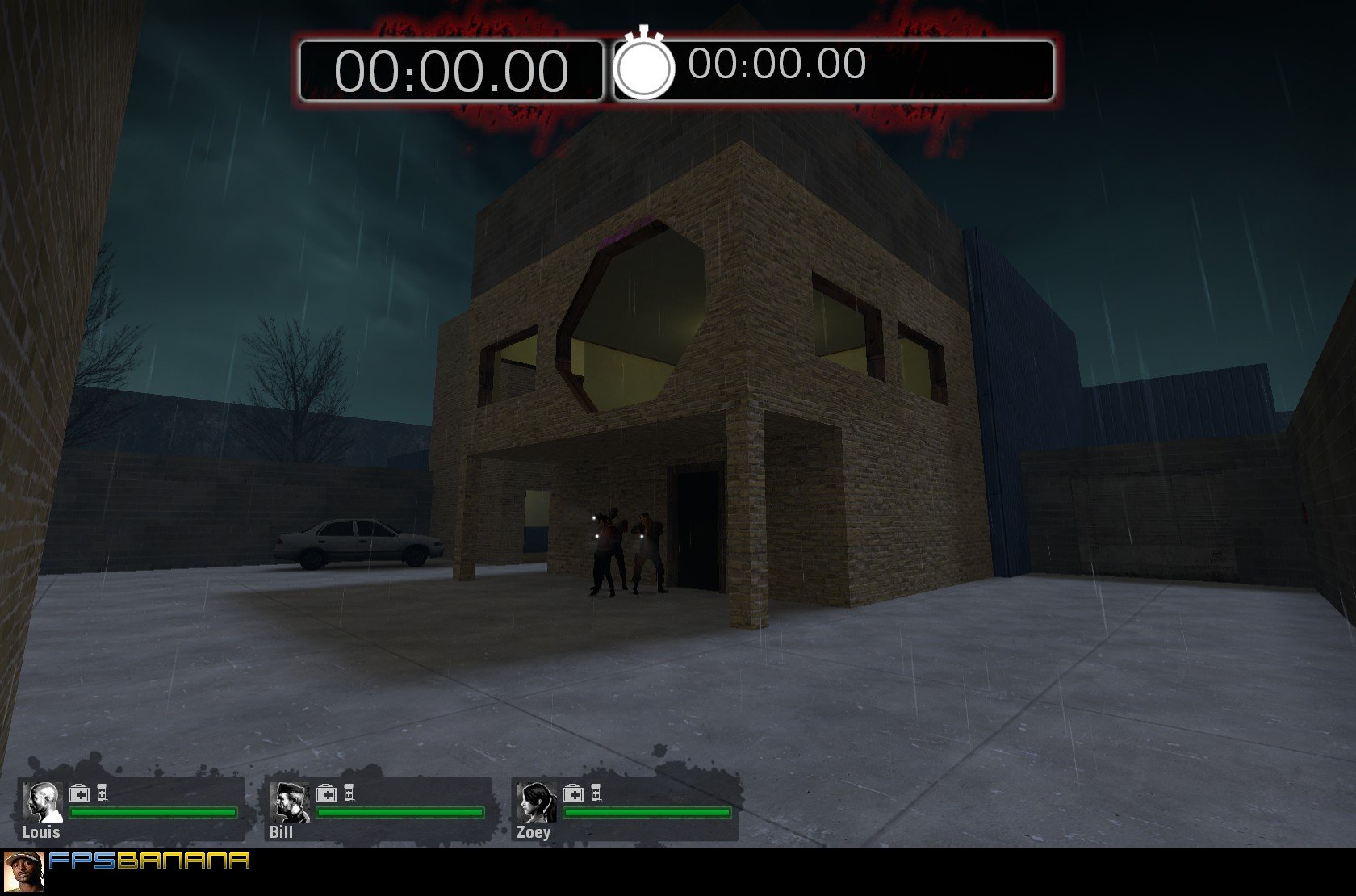1356x896 pixels.
Task: Select the Zoey name label
Action: click(x=534, y=831)
